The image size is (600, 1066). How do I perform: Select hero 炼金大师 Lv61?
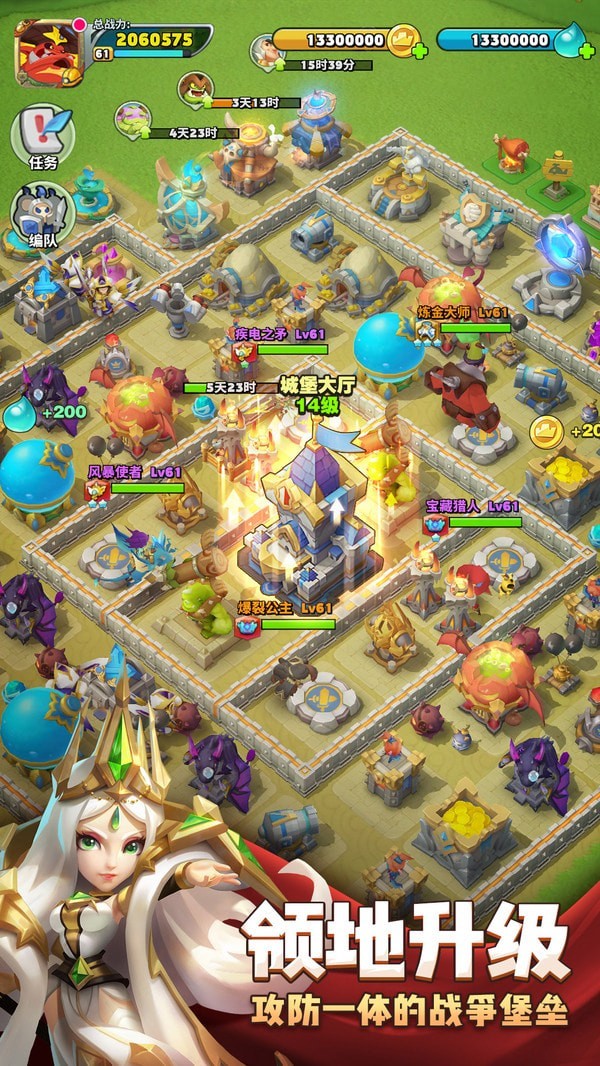(x=428, y=329)
